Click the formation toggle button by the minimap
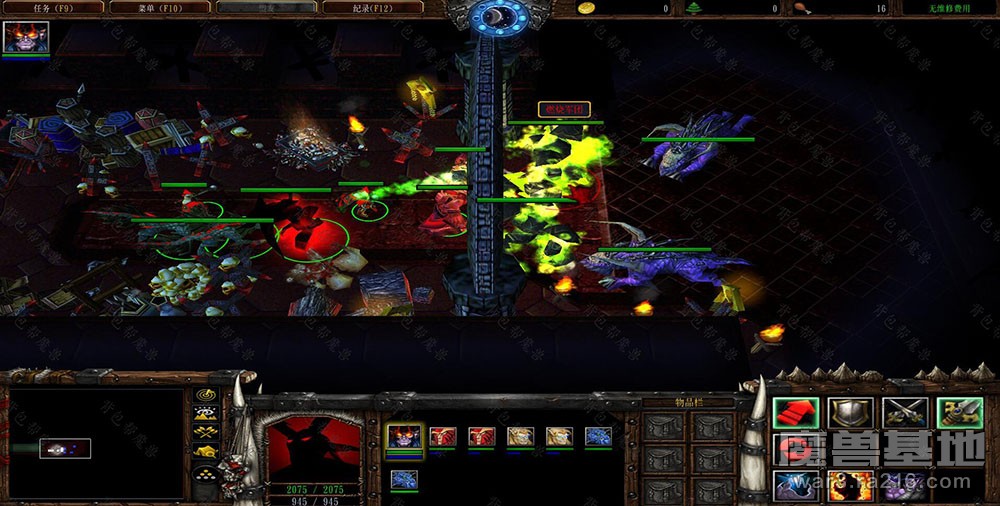Image resolution: width=1000 pixels, height=506 pixels. pyautogui.click(x=207, y=474)
